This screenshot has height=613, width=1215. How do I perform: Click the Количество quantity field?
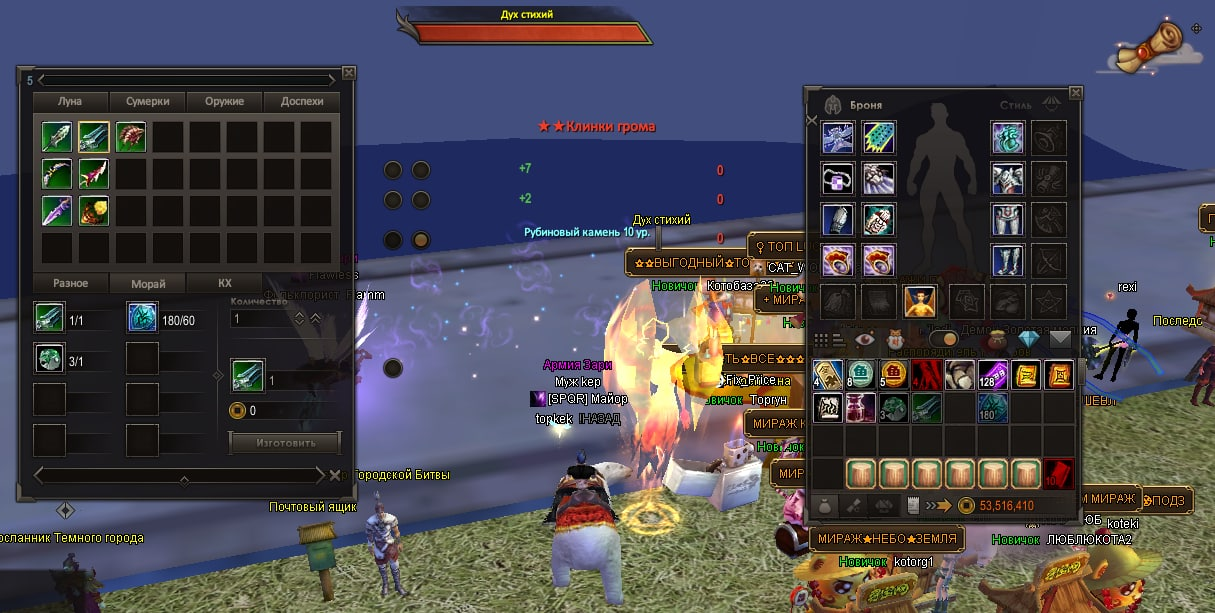[x=260, y=319]
